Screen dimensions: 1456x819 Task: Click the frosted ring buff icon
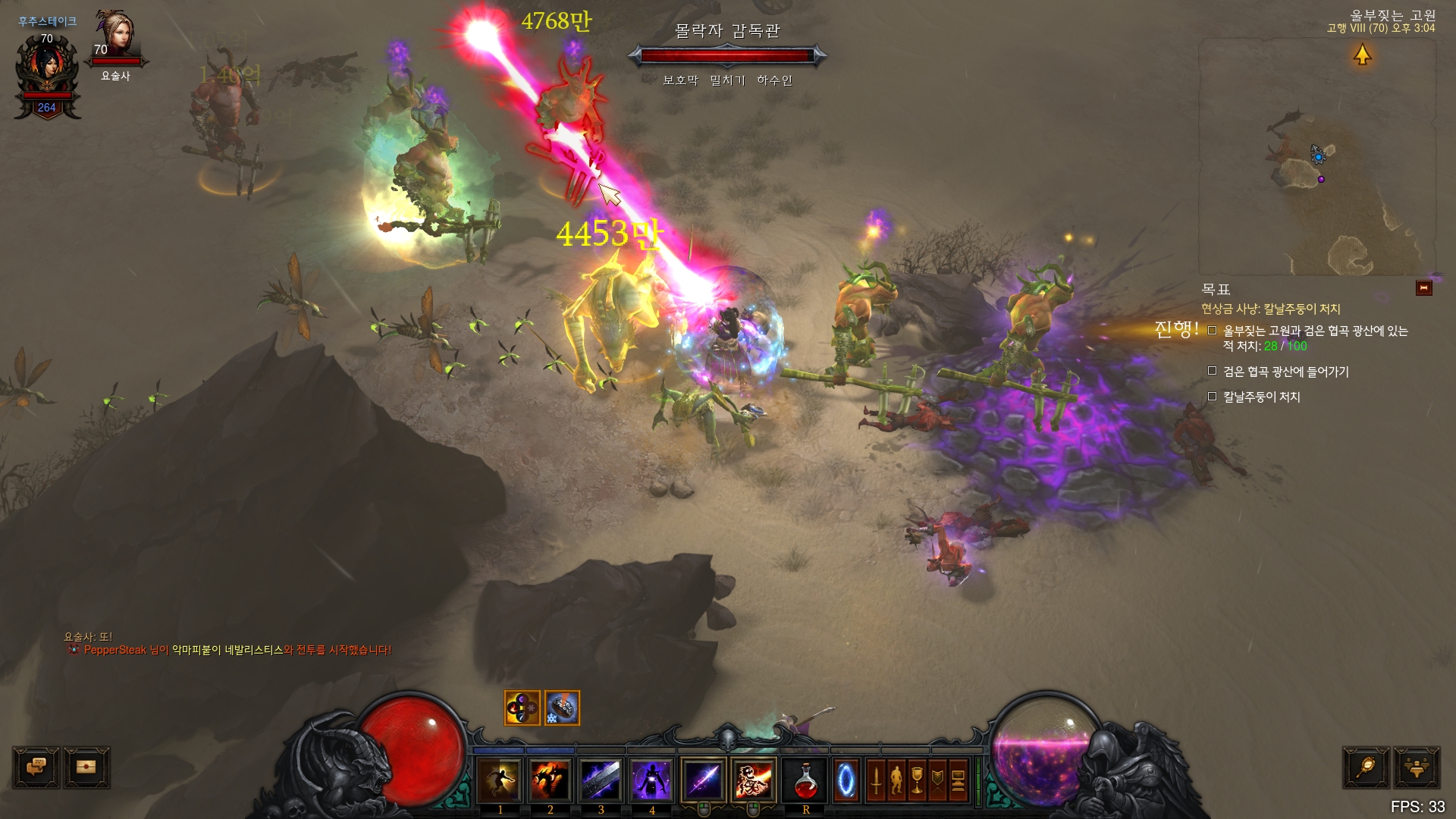pos(562,708)
